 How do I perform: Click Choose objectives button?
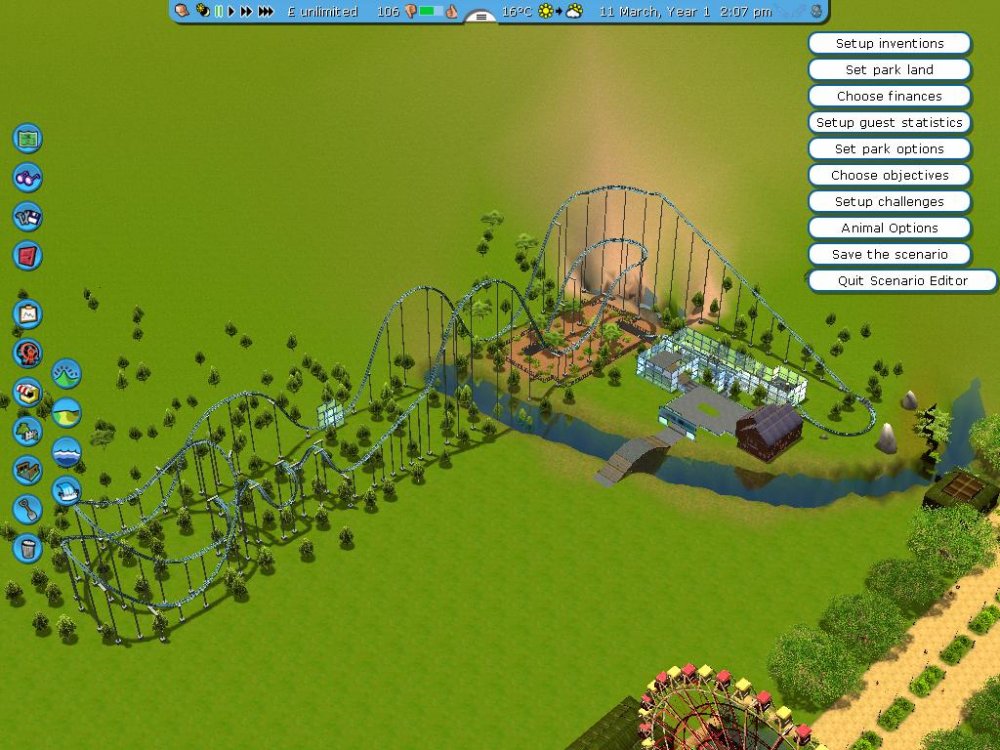coord(889,175)
